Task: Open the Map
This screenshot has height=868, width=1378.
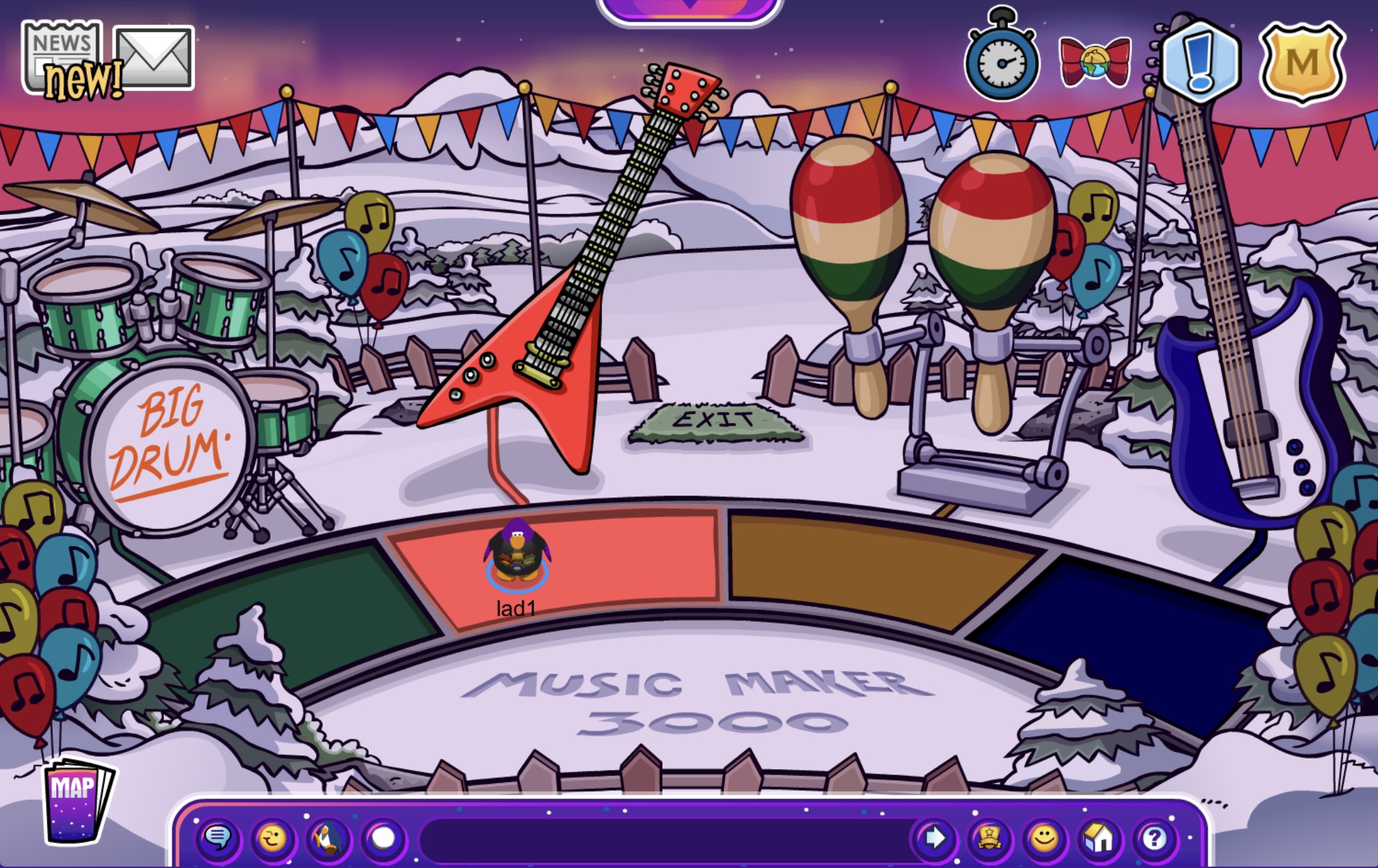Action: [76, 800]
